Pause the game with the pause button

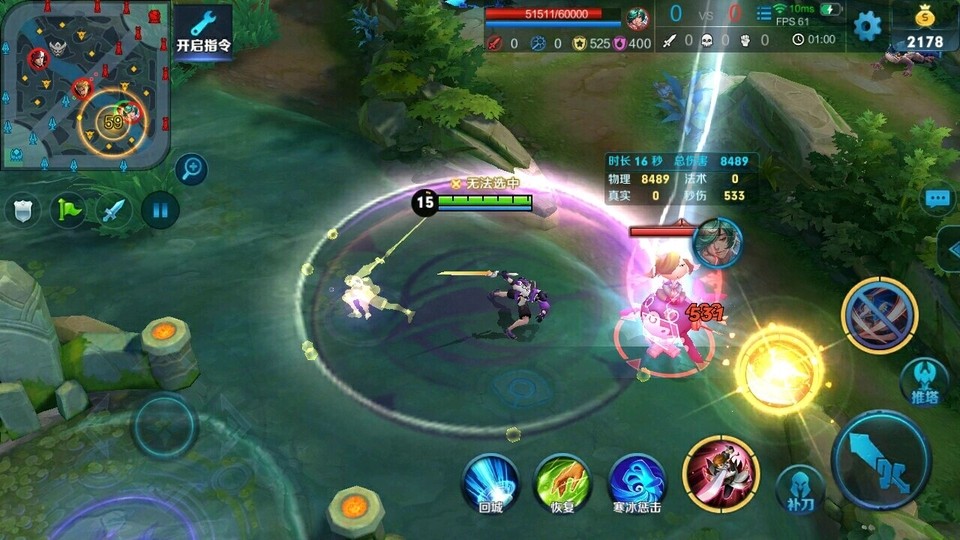pyautogui.click(x=159, y=210)
